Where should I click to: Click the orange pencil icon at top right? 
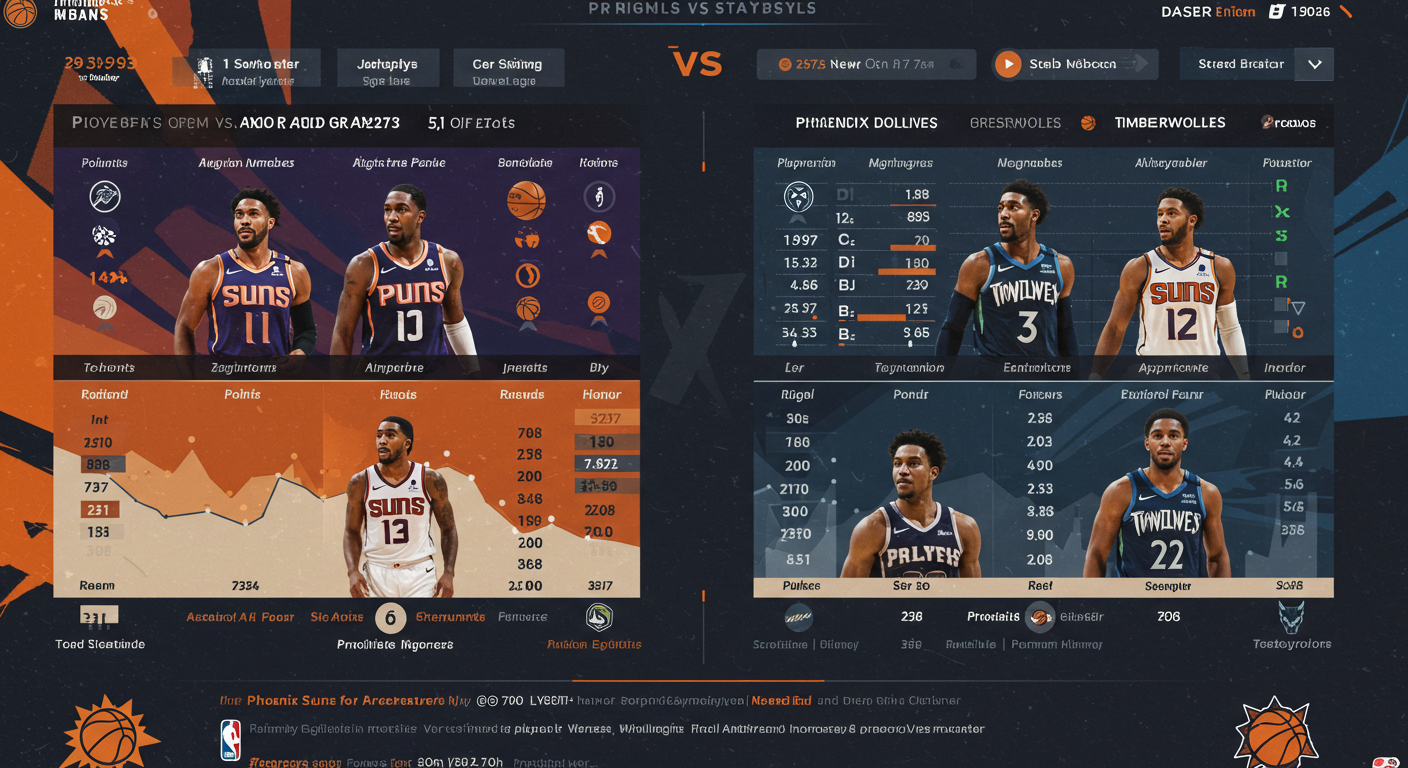pyautogui.click(x=1344, y=12)
